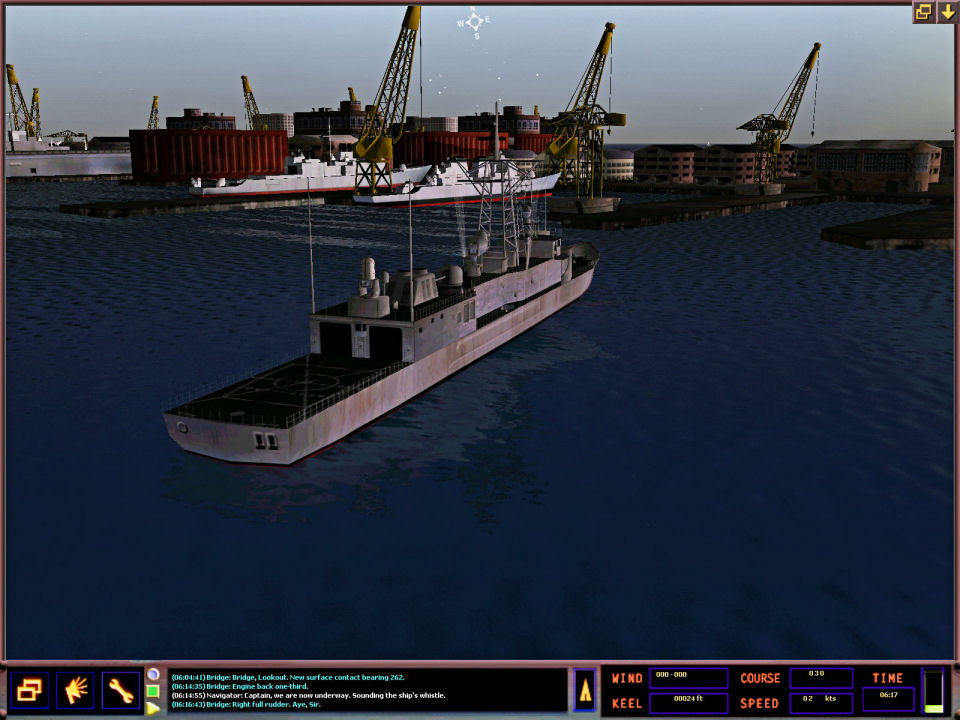Viewport: 960px width, 720px height.
Task: Select the crew message log
Action: coord(366,690)
